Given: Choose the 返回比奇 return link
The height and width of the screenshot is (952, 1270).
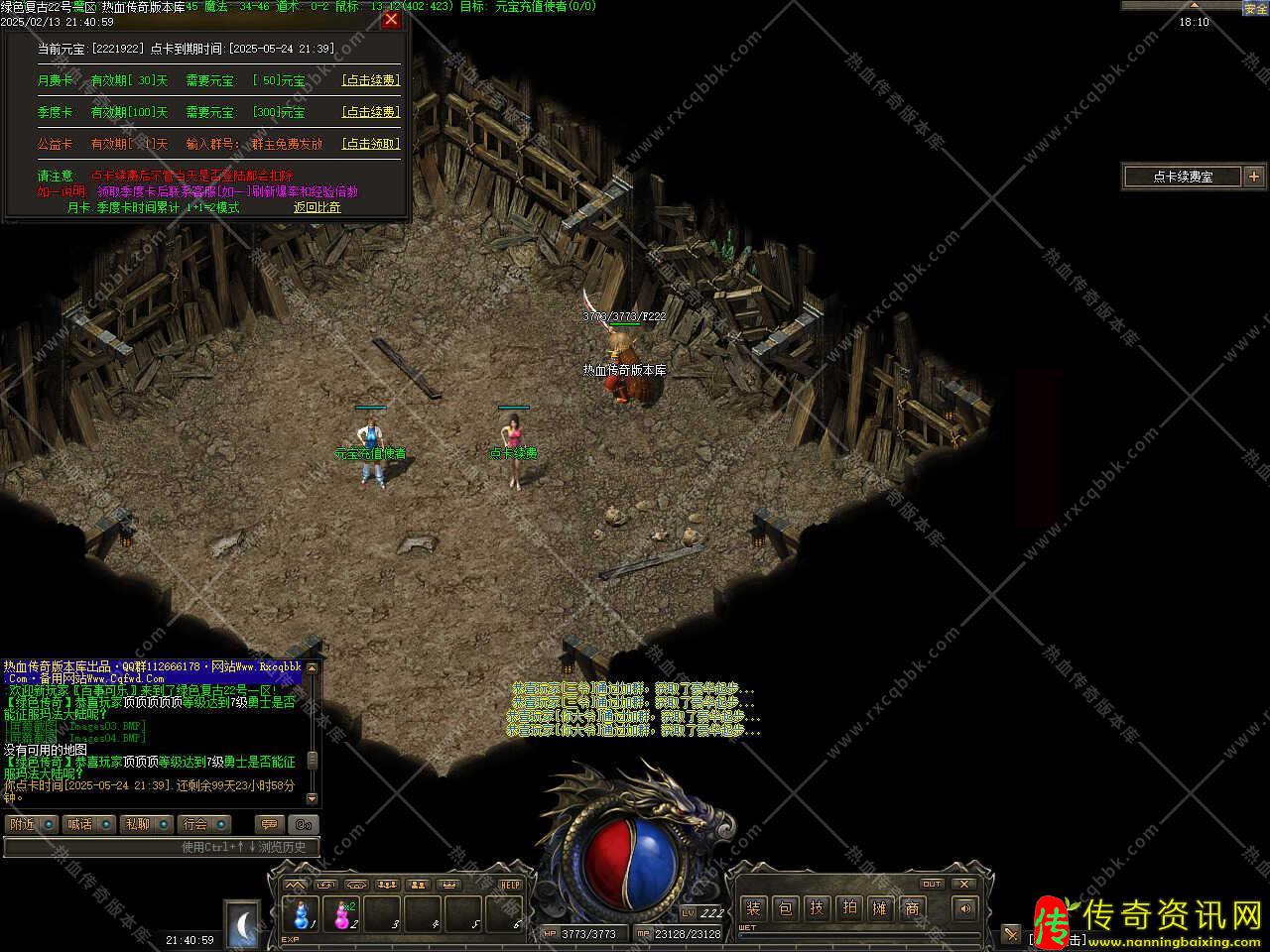Looking at the screenshot, I should click(317, 207).
